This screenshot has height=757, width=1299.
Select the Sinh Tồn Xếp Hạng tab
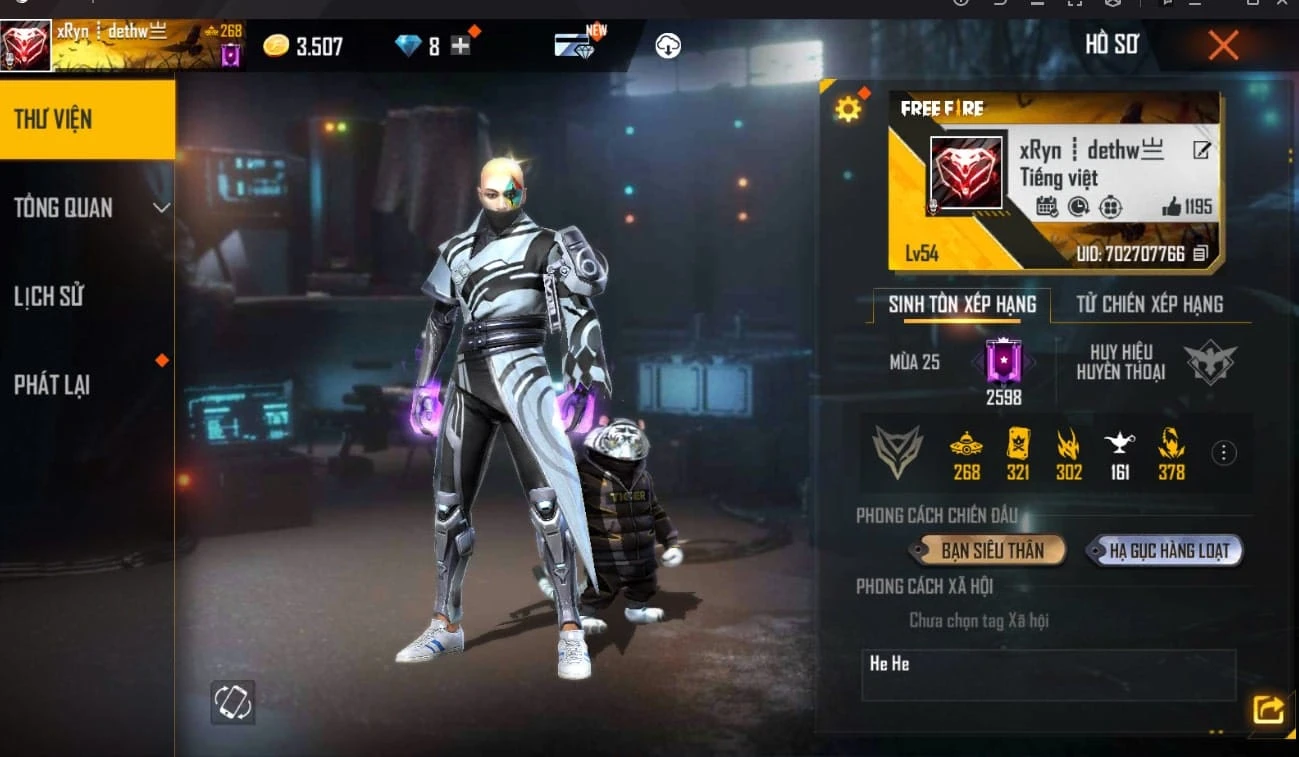click(963, 305)
